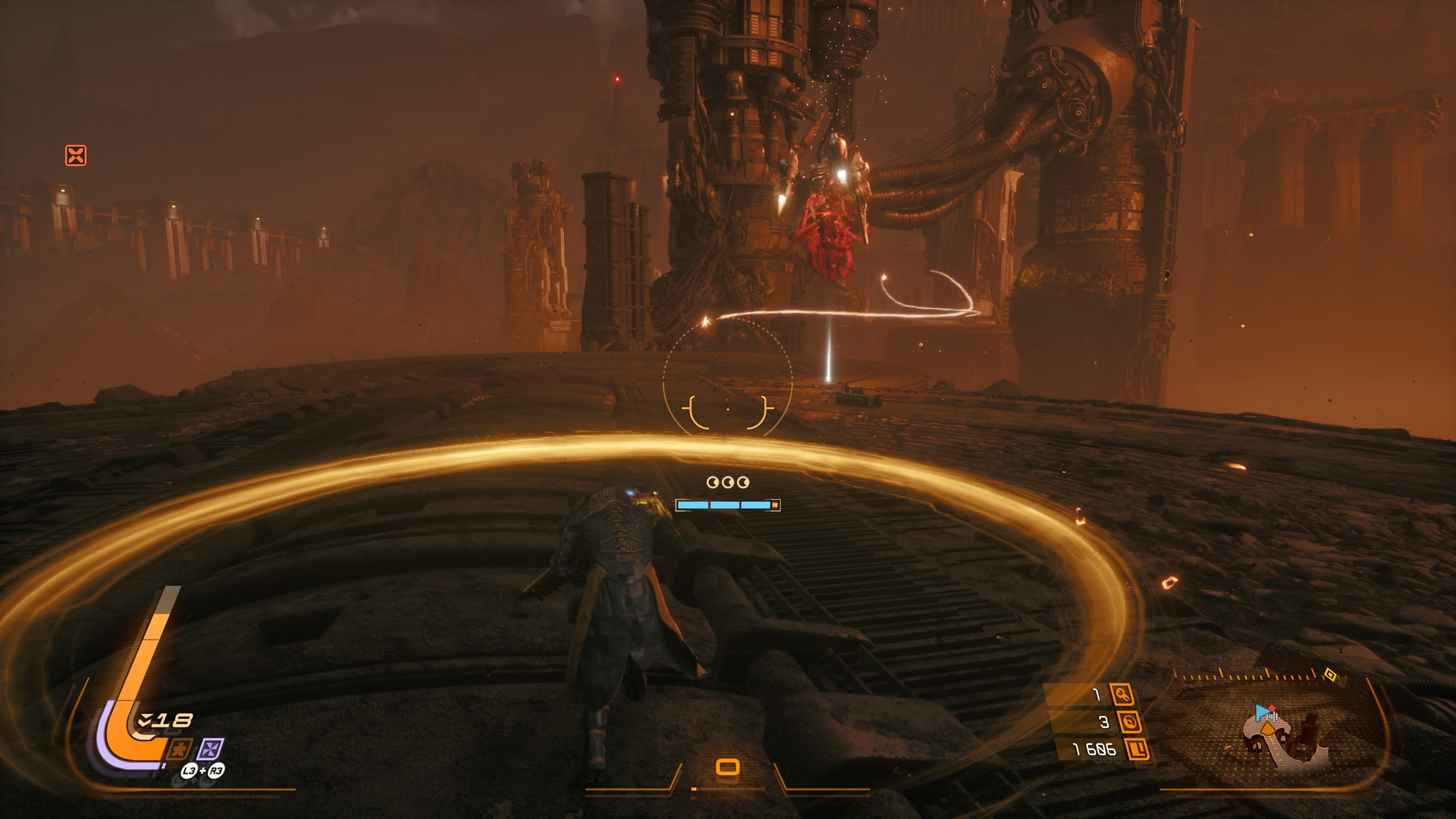Click the key resource icon

1122,694
